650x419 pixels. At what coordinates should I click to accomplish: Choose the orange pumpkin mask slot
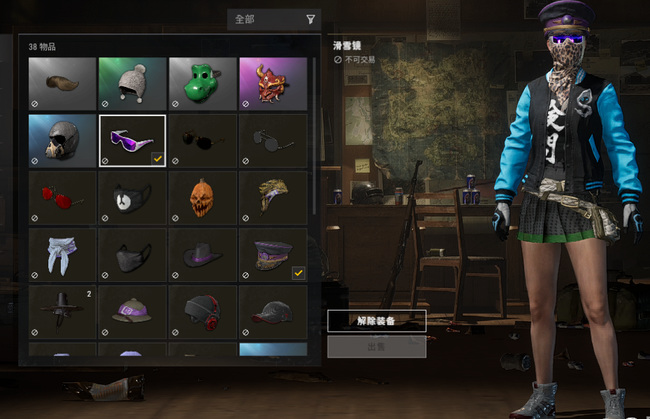coord(202,198)
